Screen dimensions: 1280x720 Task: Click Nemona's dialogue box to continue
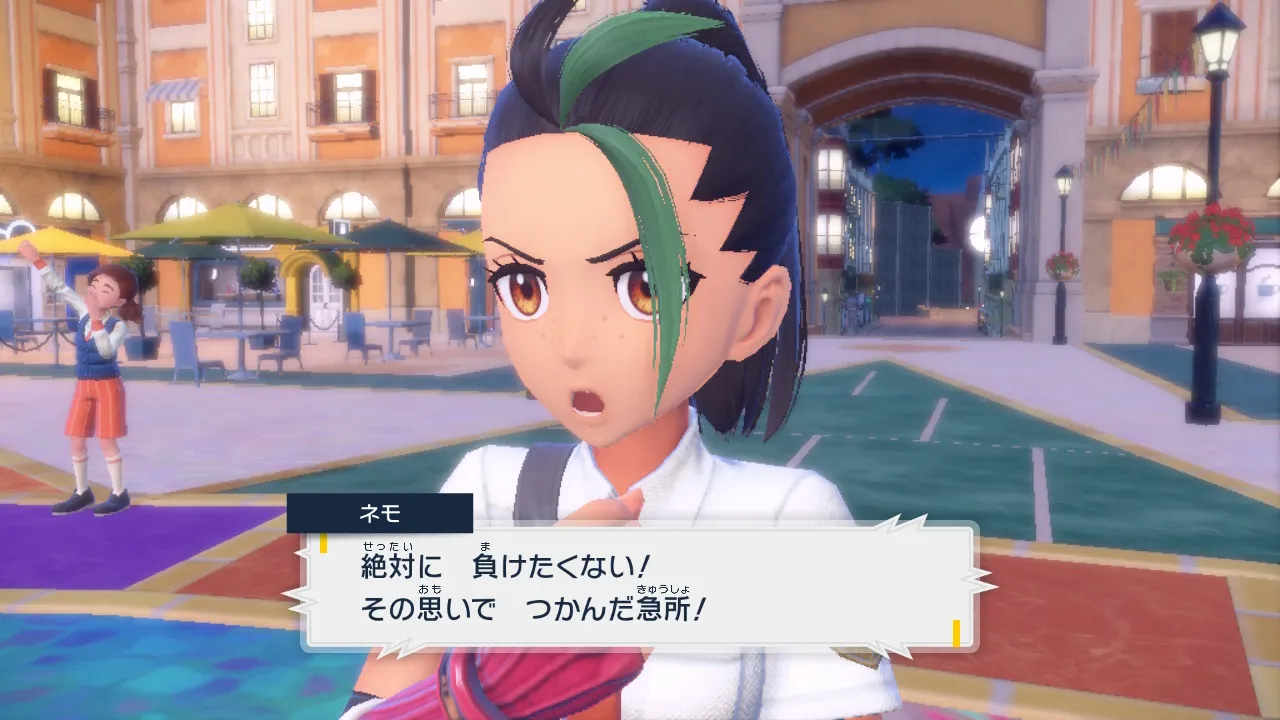click(640, 588)
